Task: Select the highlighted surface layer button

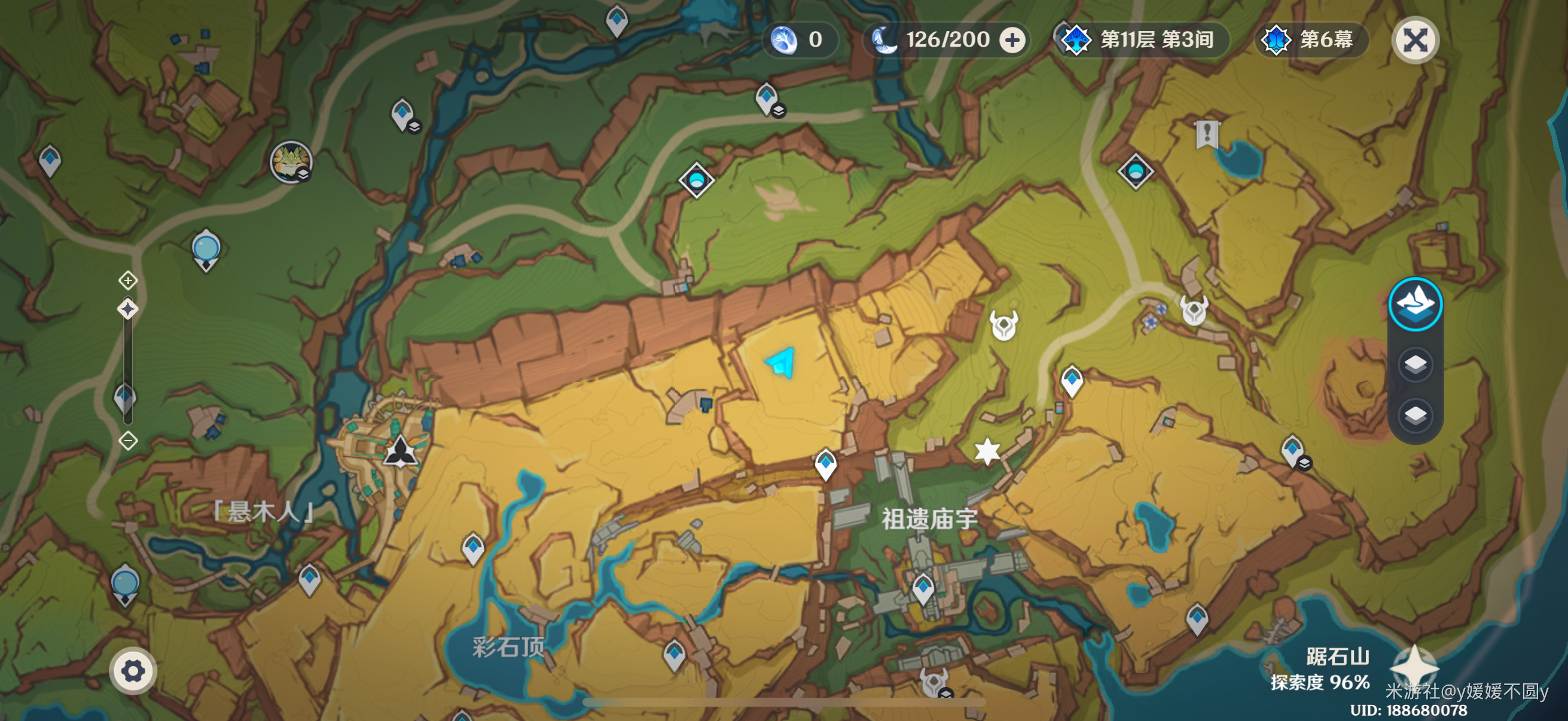Action: 1416,304
